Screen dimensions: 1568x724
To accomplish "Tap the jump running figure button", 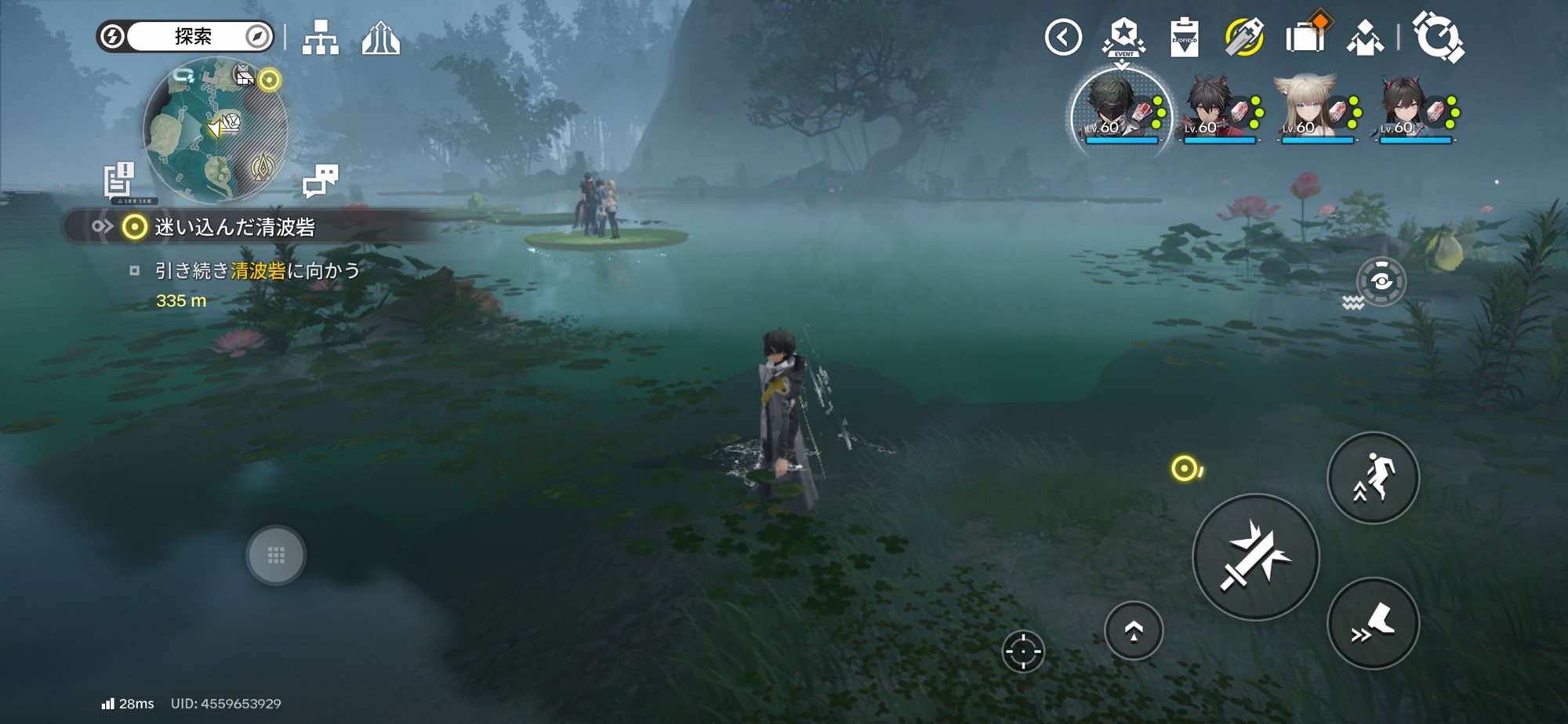I will click(x=1373, y=478).
